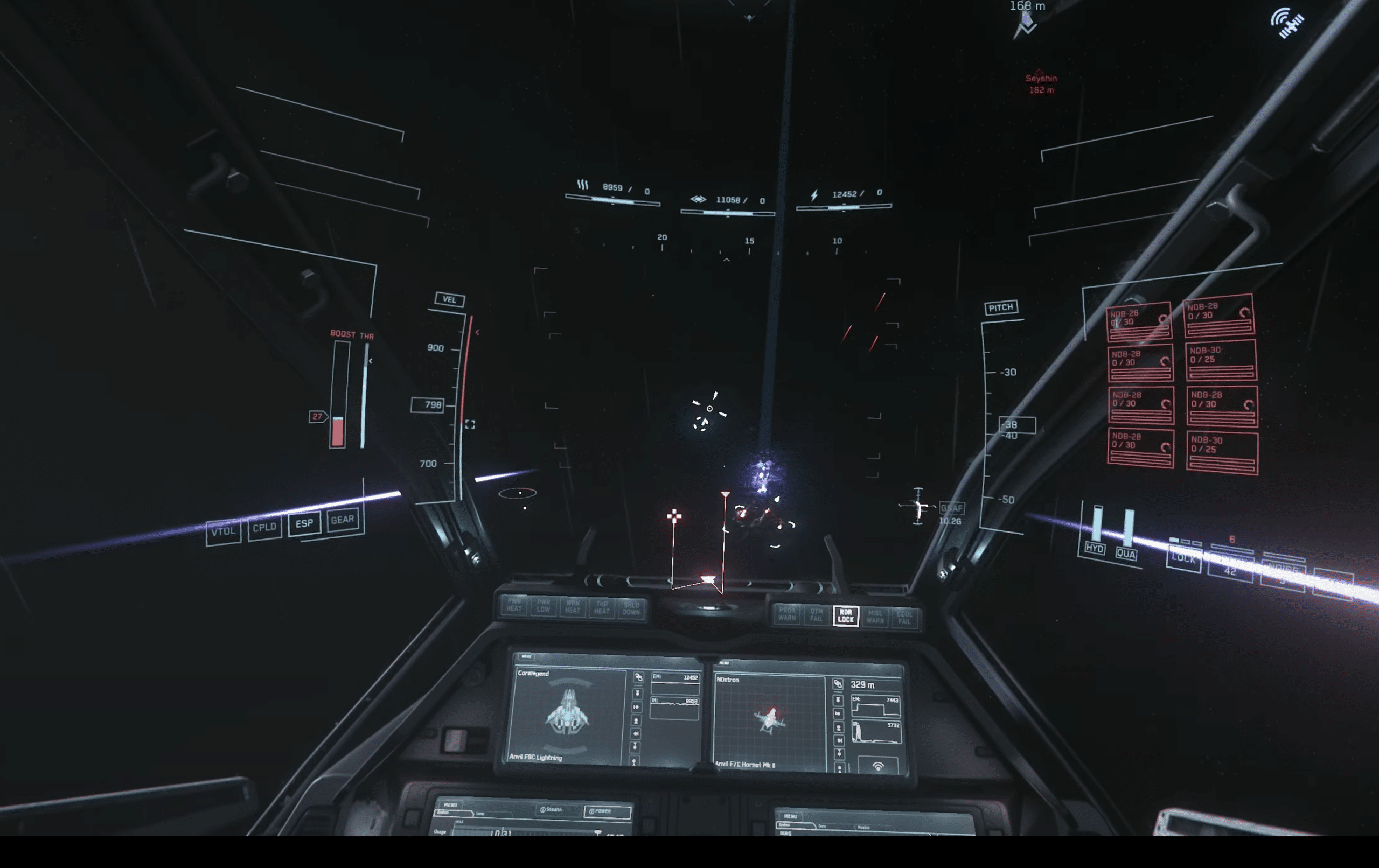Toggle the CPLD coupled mode indicator

pos(264,527)
